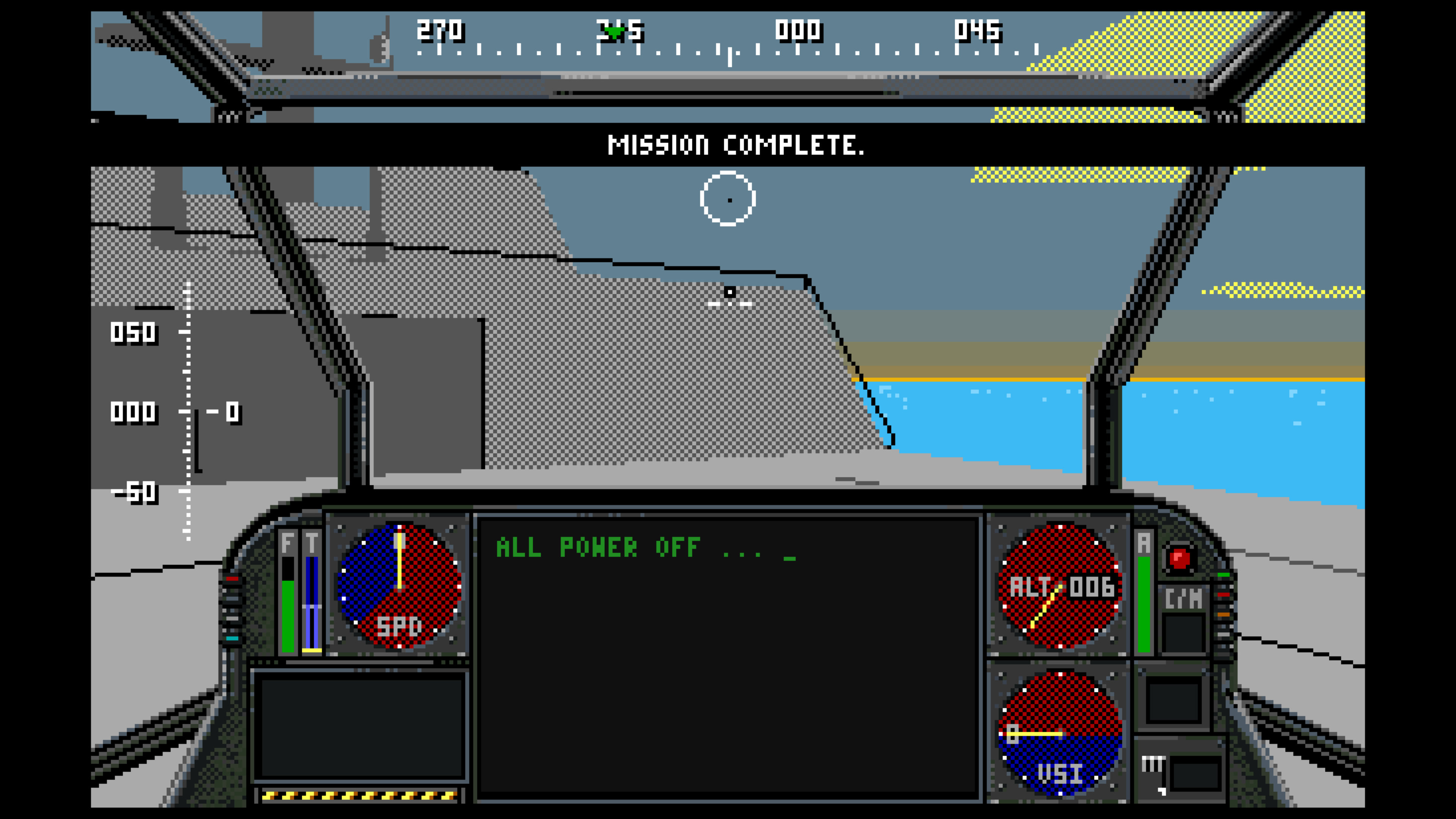Toggle the orange caution light indicator
Screen dimensions: 1456x819
[1224, 614]
